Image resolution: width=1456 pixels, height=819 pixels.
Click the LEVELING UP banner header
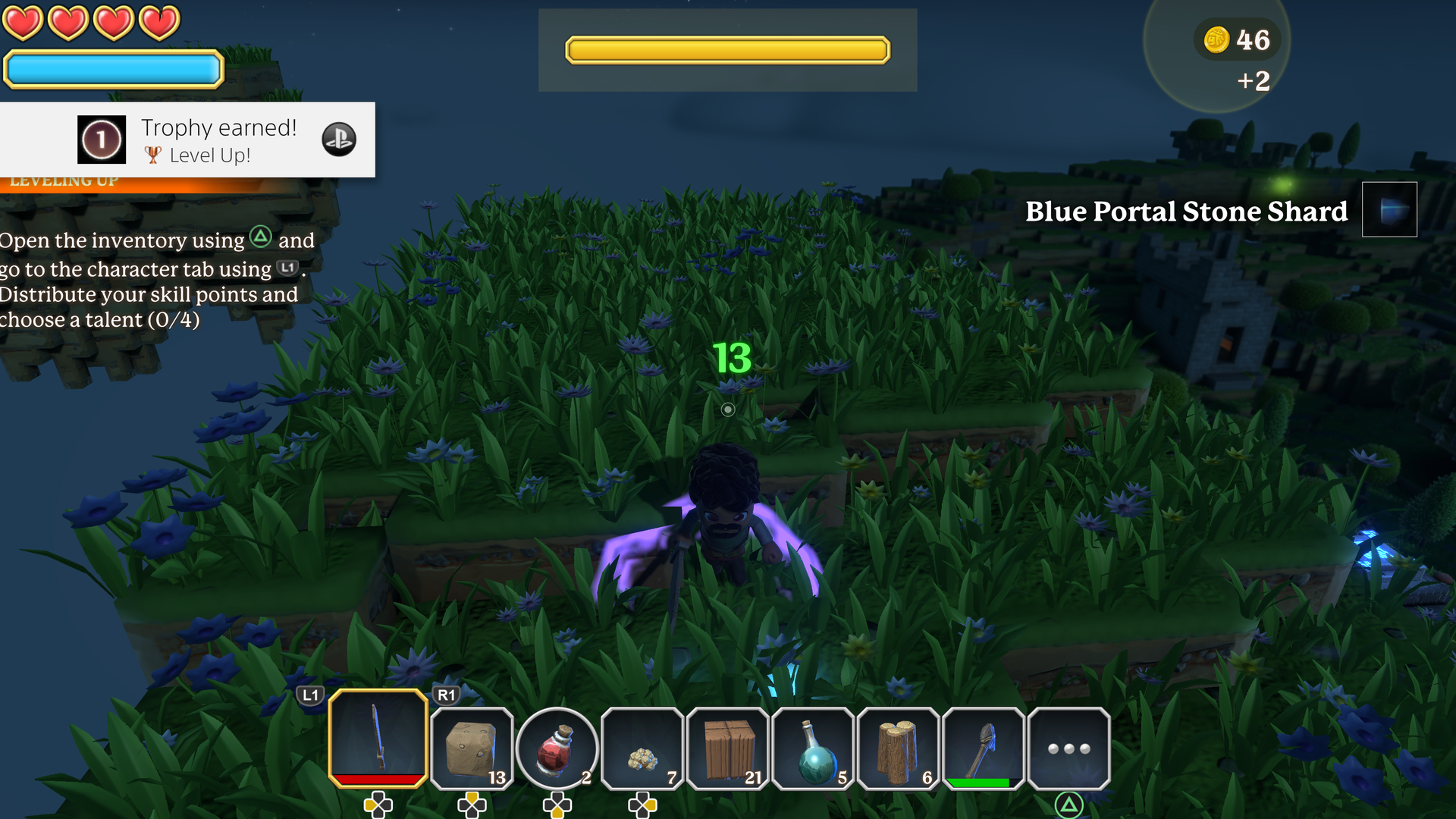(x=64, y=180)
